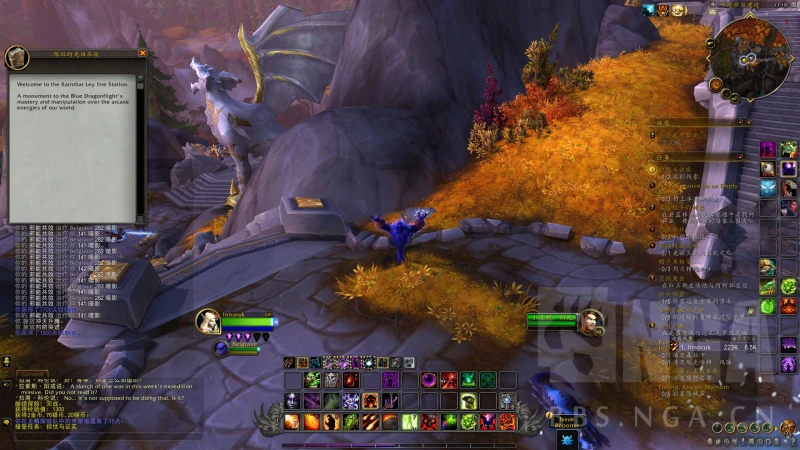Screen dimensions: 800x450
Task: Select the Innoruk player portrait
Action: [x=209, y=320]
